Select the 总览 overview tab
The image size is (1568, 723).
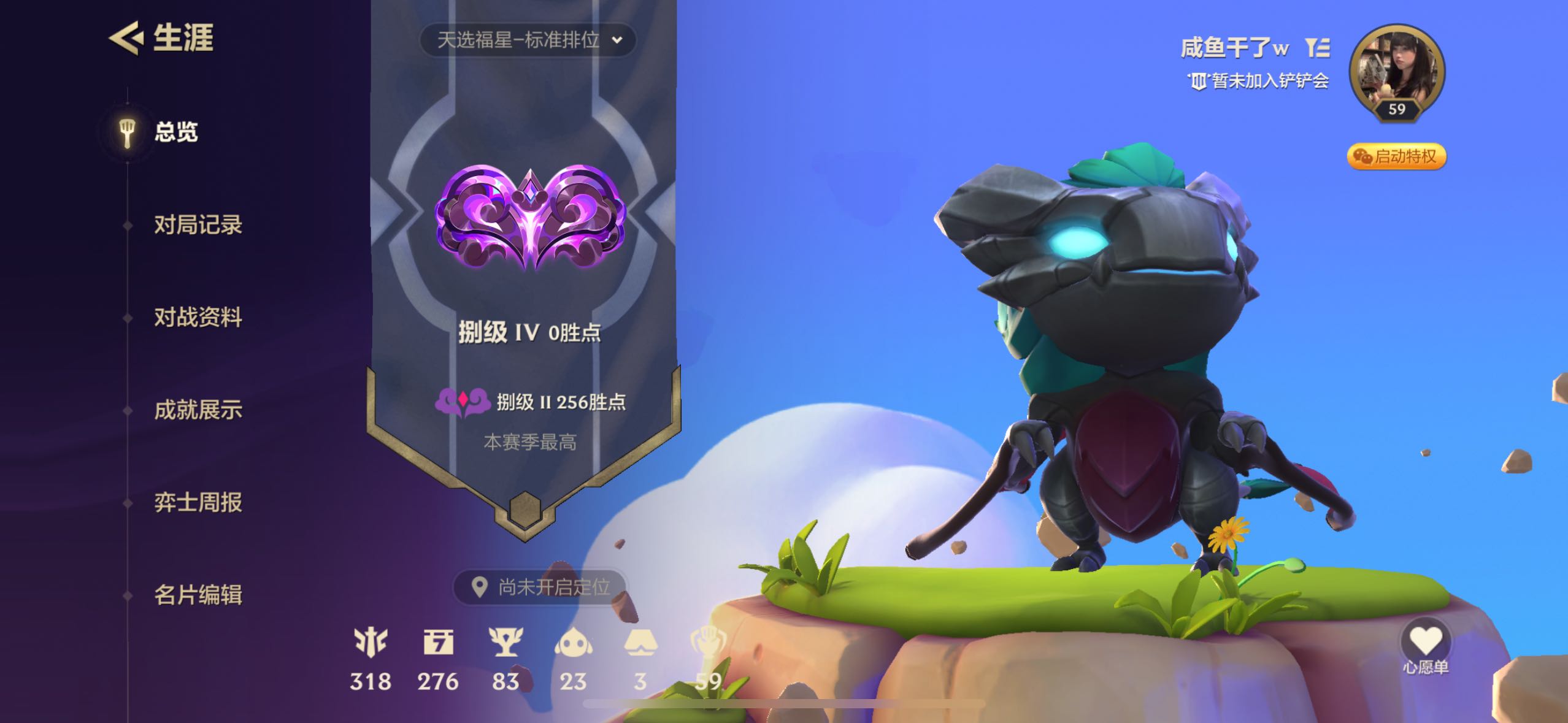click(x=175, y=132)
